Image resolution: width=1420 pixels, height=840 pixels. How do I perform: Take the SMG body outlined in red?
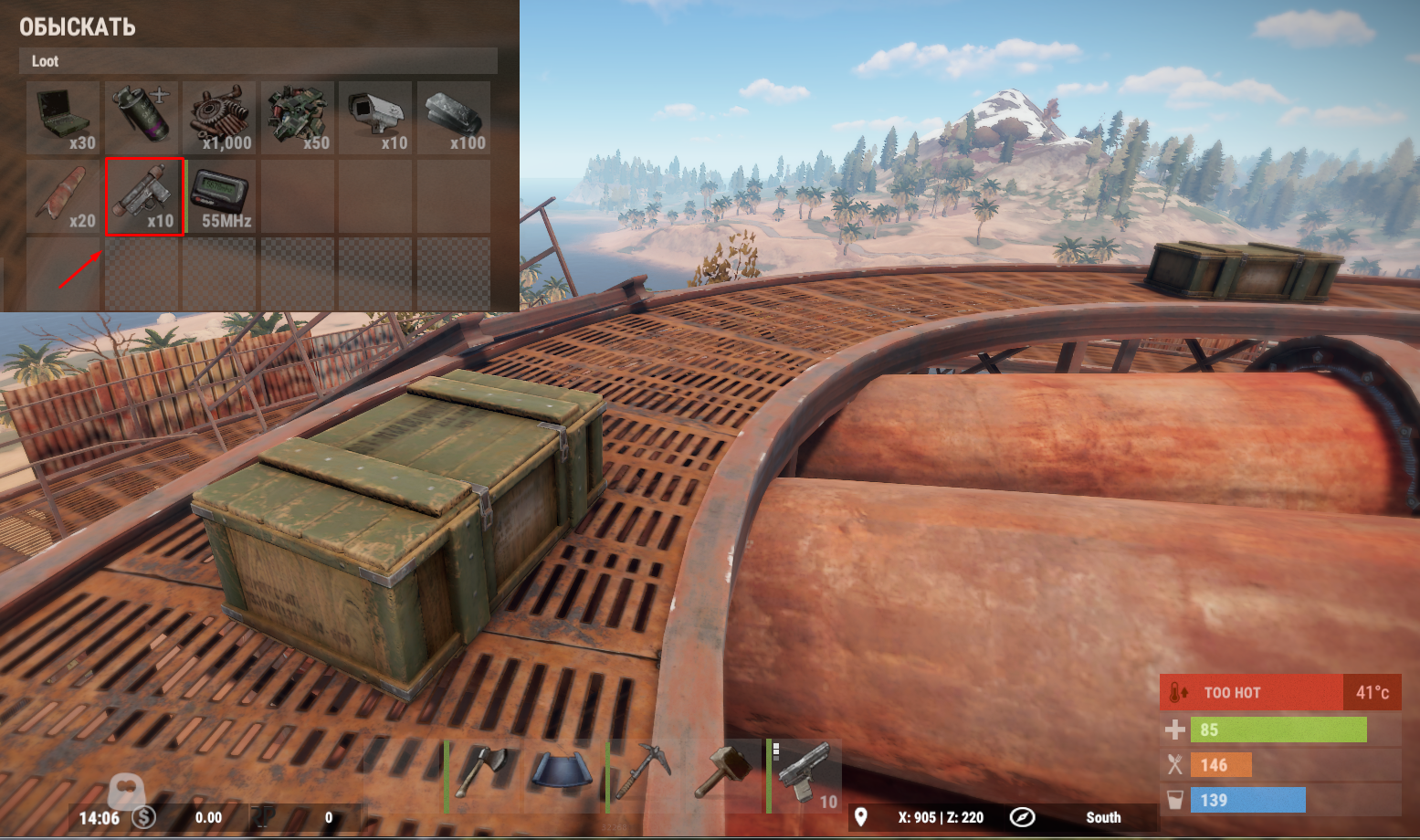[x=144, y=196]
